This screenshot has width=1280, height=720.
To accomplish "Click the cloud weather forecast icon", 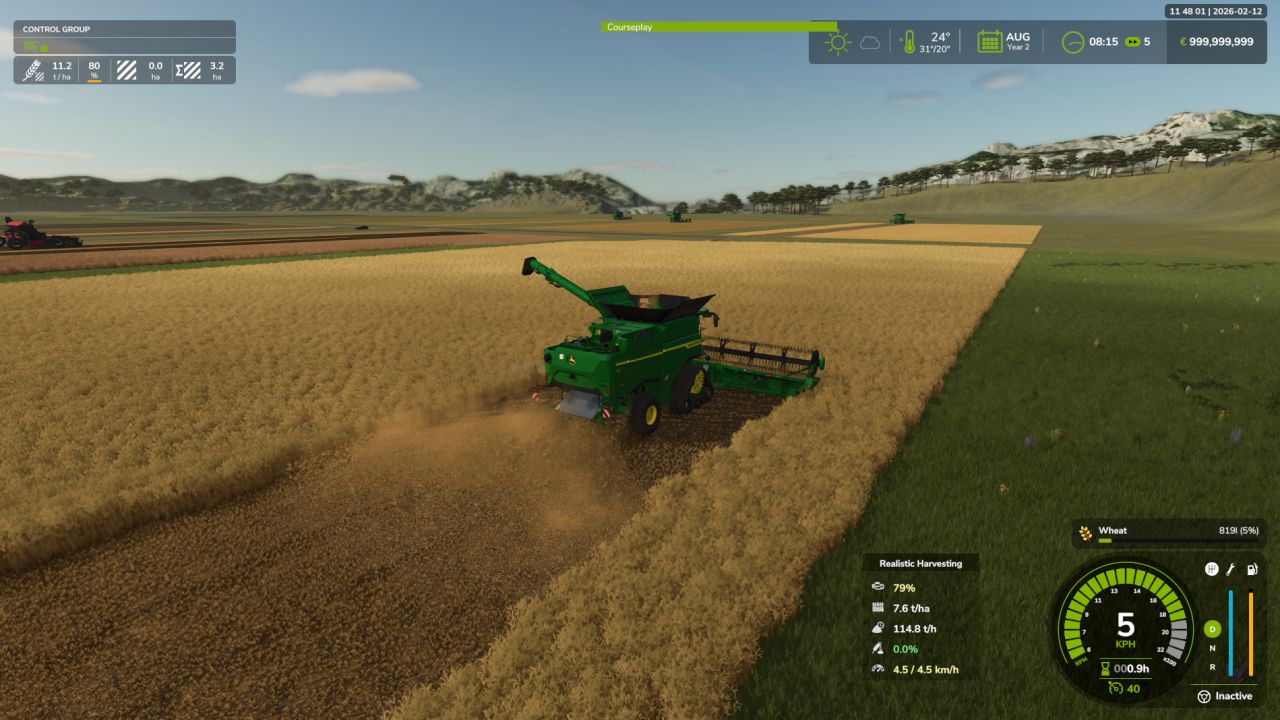I will pyautogui.click(x=869, y=41).
